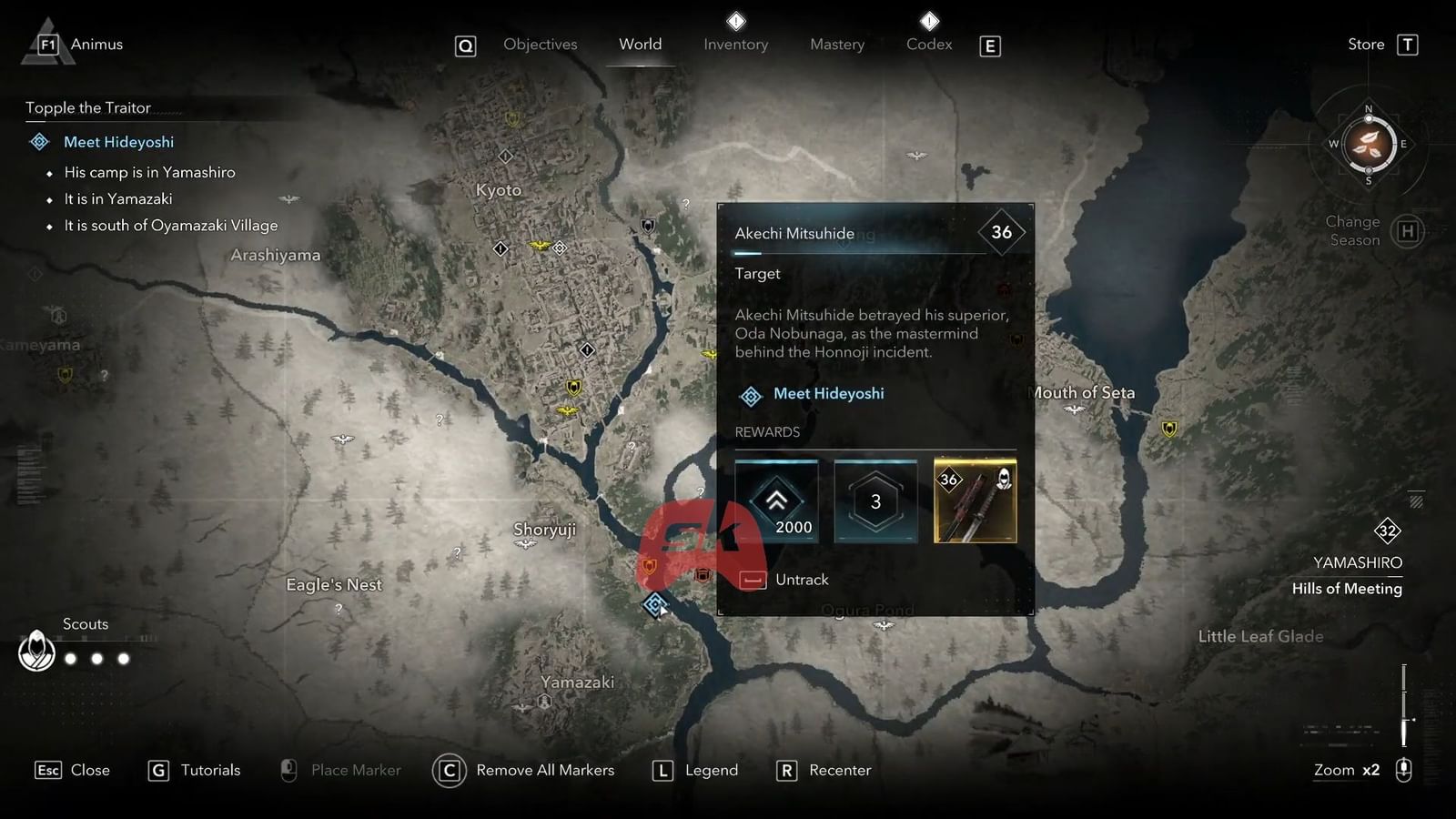1456x819 pixels.
Task: Enable Remove All Markers
Action: tap(524, 770)
